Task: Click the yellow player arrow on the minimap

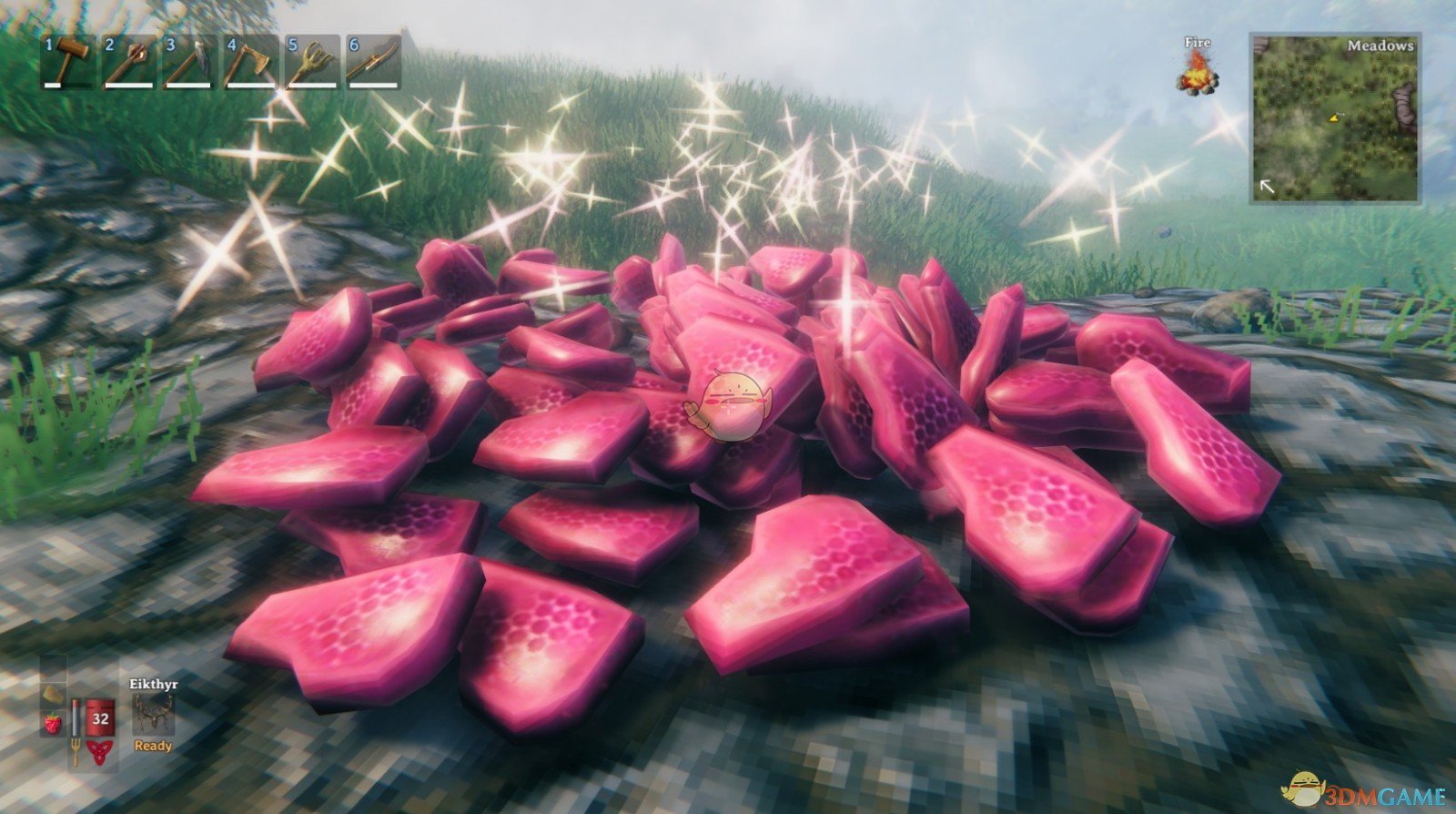Action: tap(1333, 118)
